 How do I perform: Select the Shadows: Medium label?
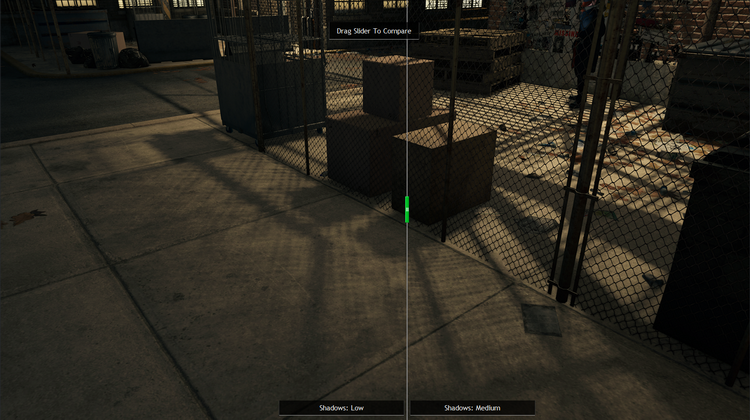pos(472,408)
